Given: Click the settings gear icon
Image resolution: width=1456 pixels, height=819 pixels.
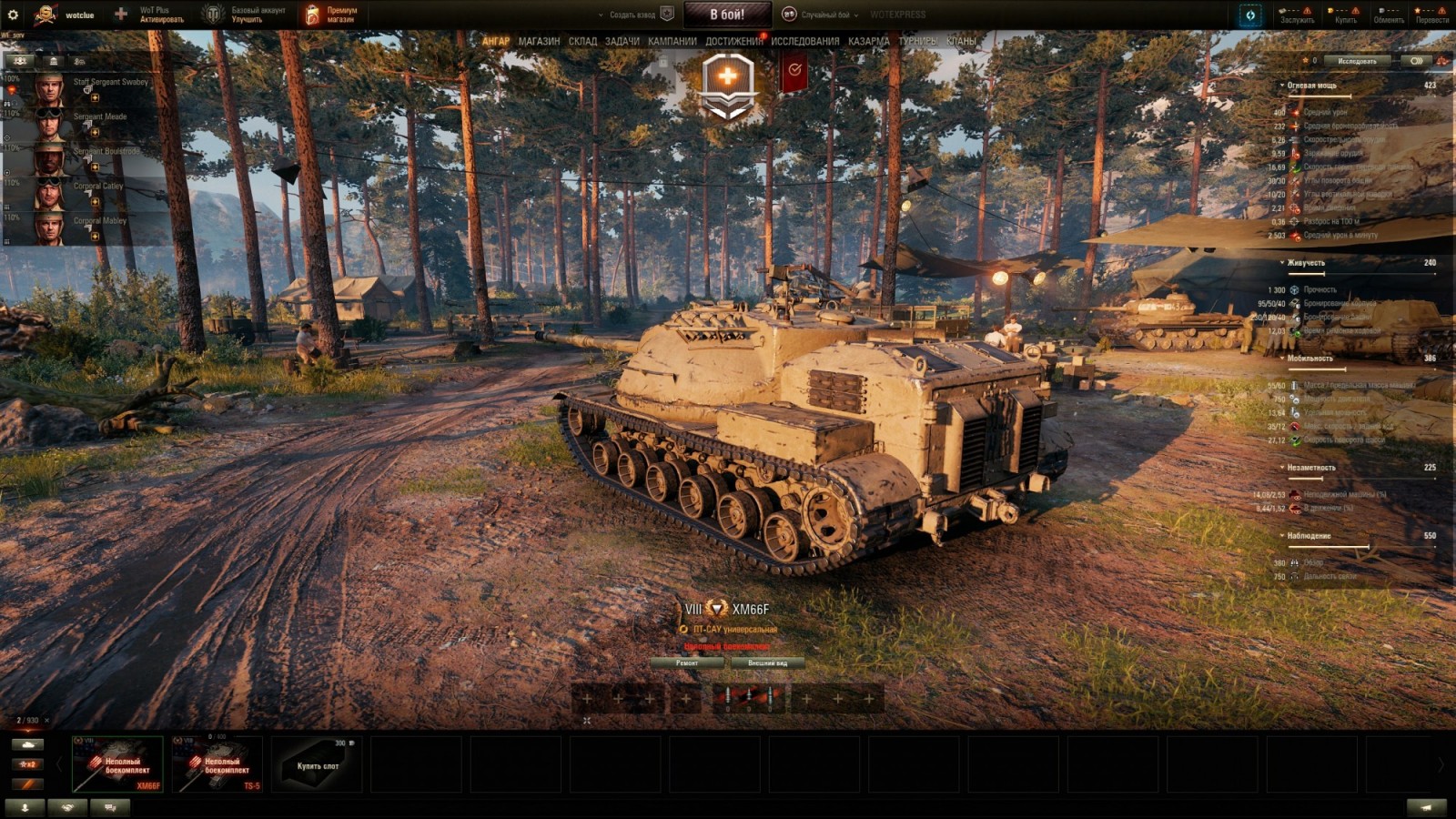Looking at the screenshot, I should click(13, 15).
